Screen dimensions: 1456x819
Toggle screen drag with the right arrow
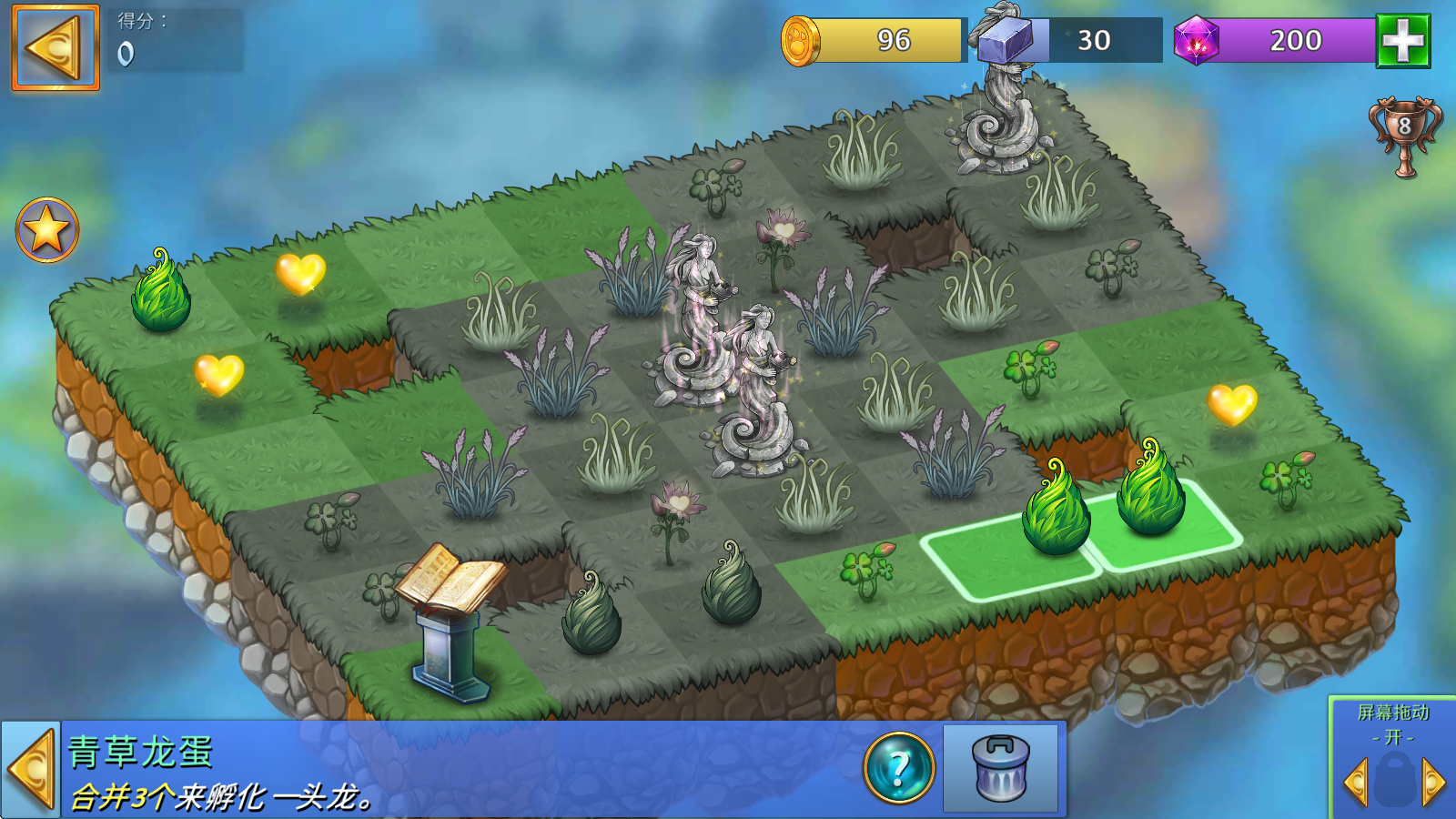pos(1433,782)
